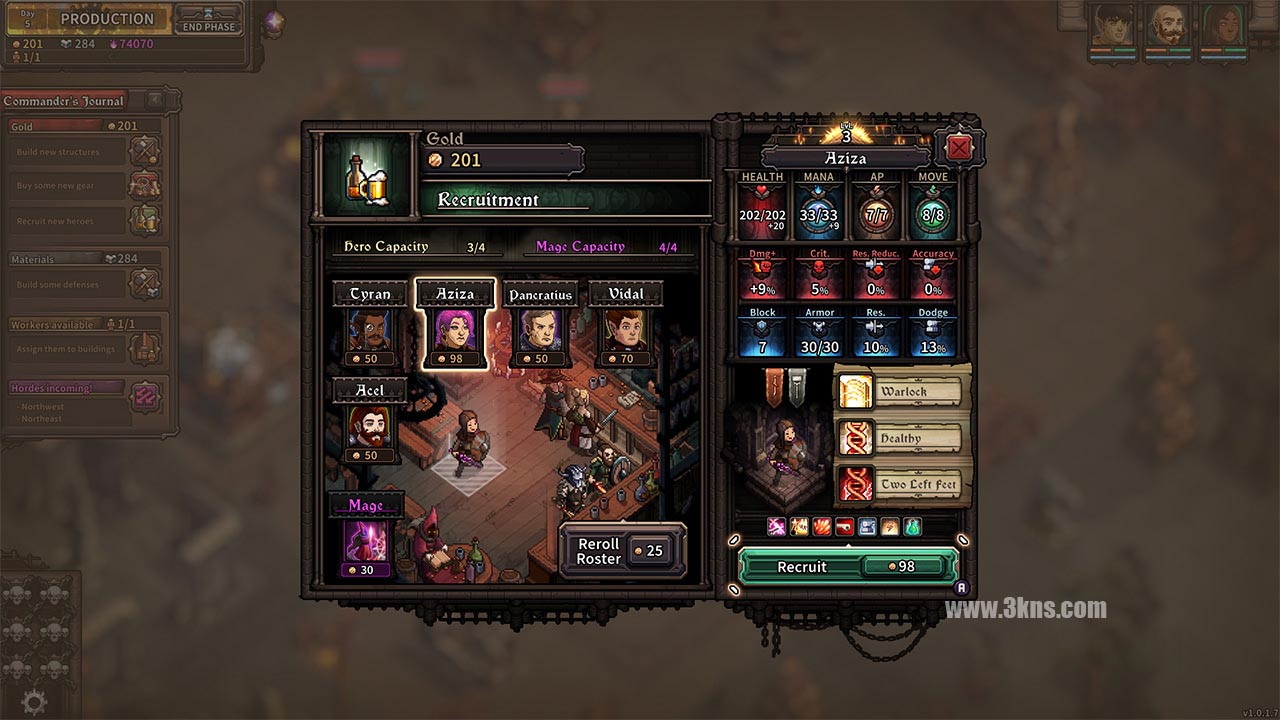The image size is (1280, 720).
Task: Reroll the roster for 25 gold
Action: pos(623,551)
